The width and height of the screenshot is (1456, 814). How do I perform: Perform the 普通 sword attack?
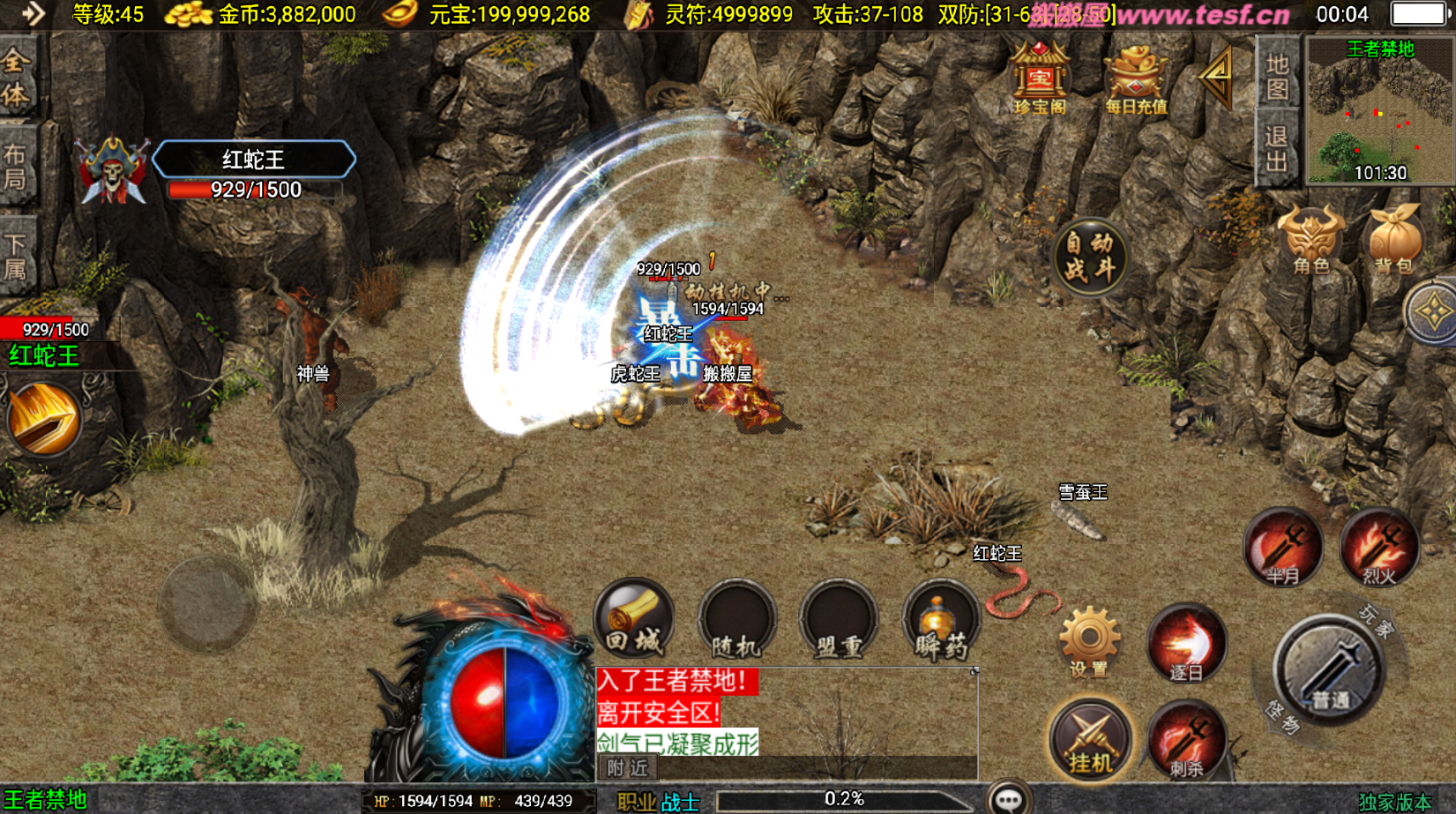pyautogui.click(x=1329, y=672)
